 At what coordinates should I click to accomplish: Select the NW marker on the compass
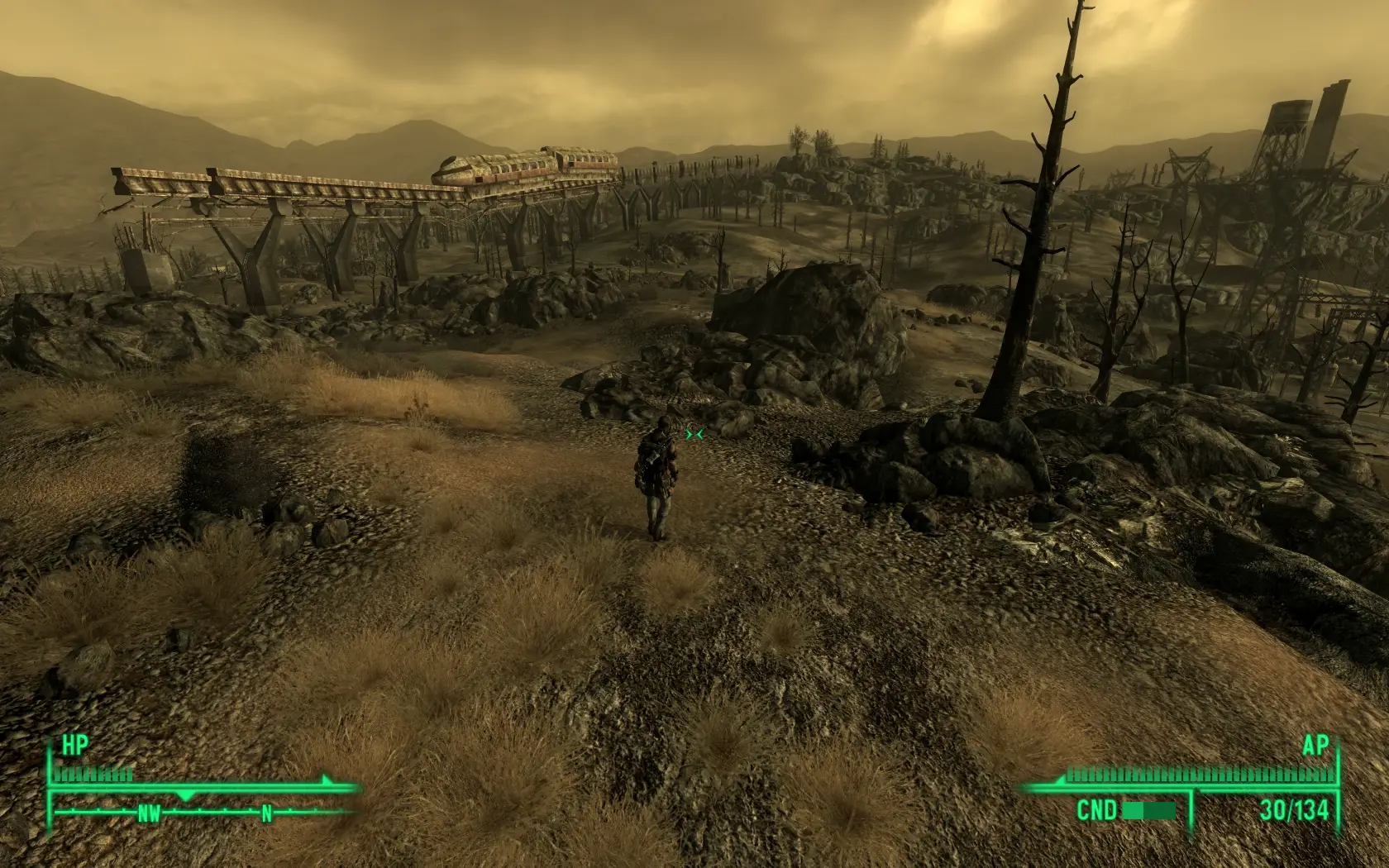[147, 814]
